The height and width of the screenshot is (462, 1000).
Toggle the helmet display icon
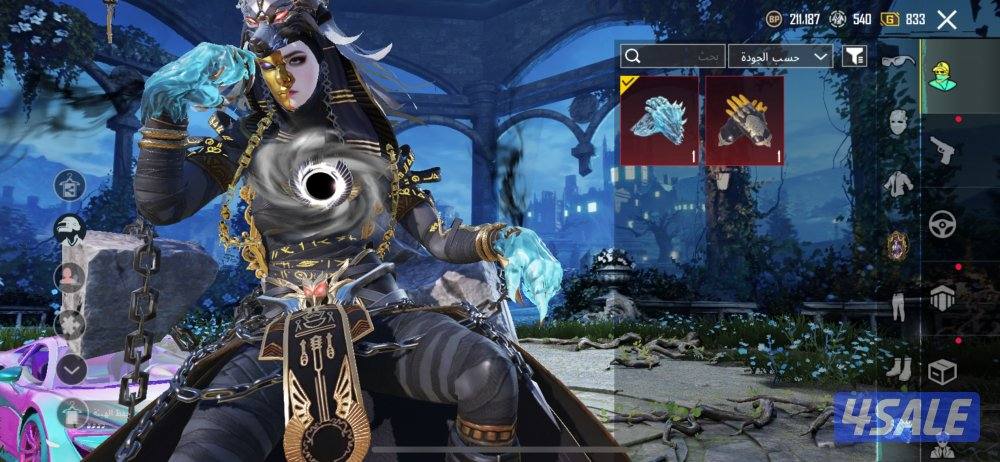69,230
